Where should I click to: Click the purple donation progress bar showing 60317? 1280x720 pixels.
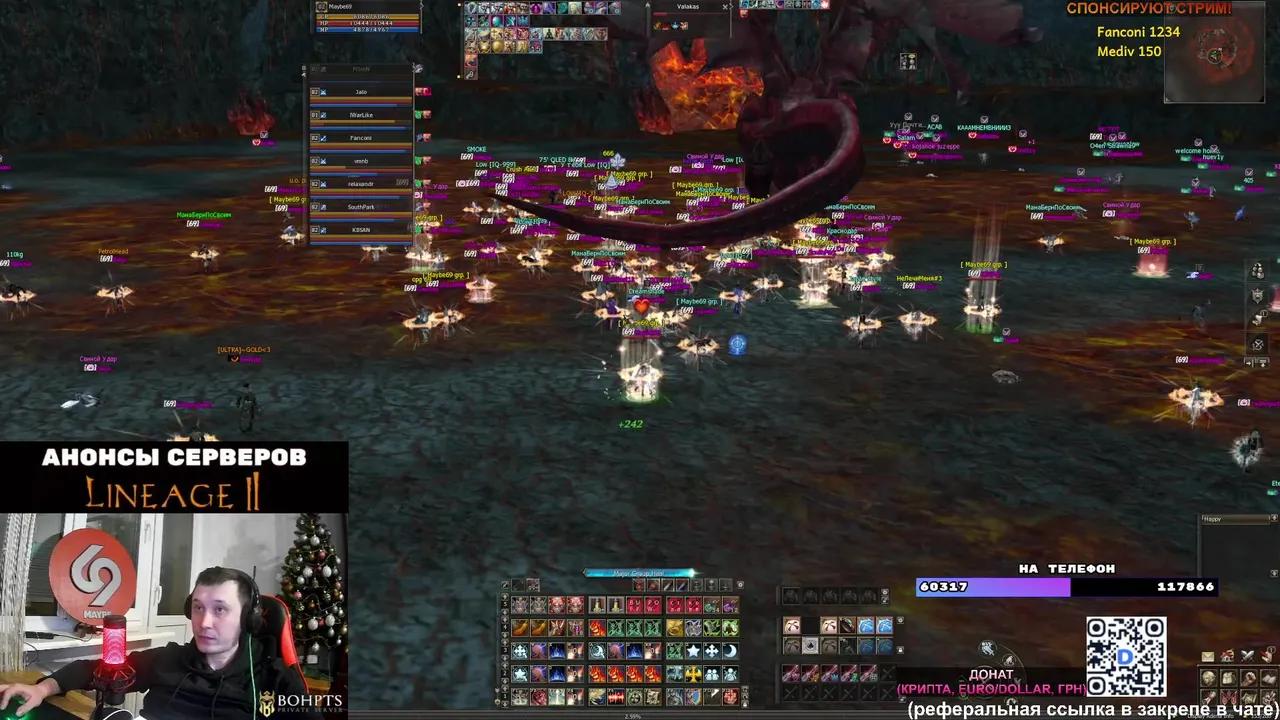[990, 587]
